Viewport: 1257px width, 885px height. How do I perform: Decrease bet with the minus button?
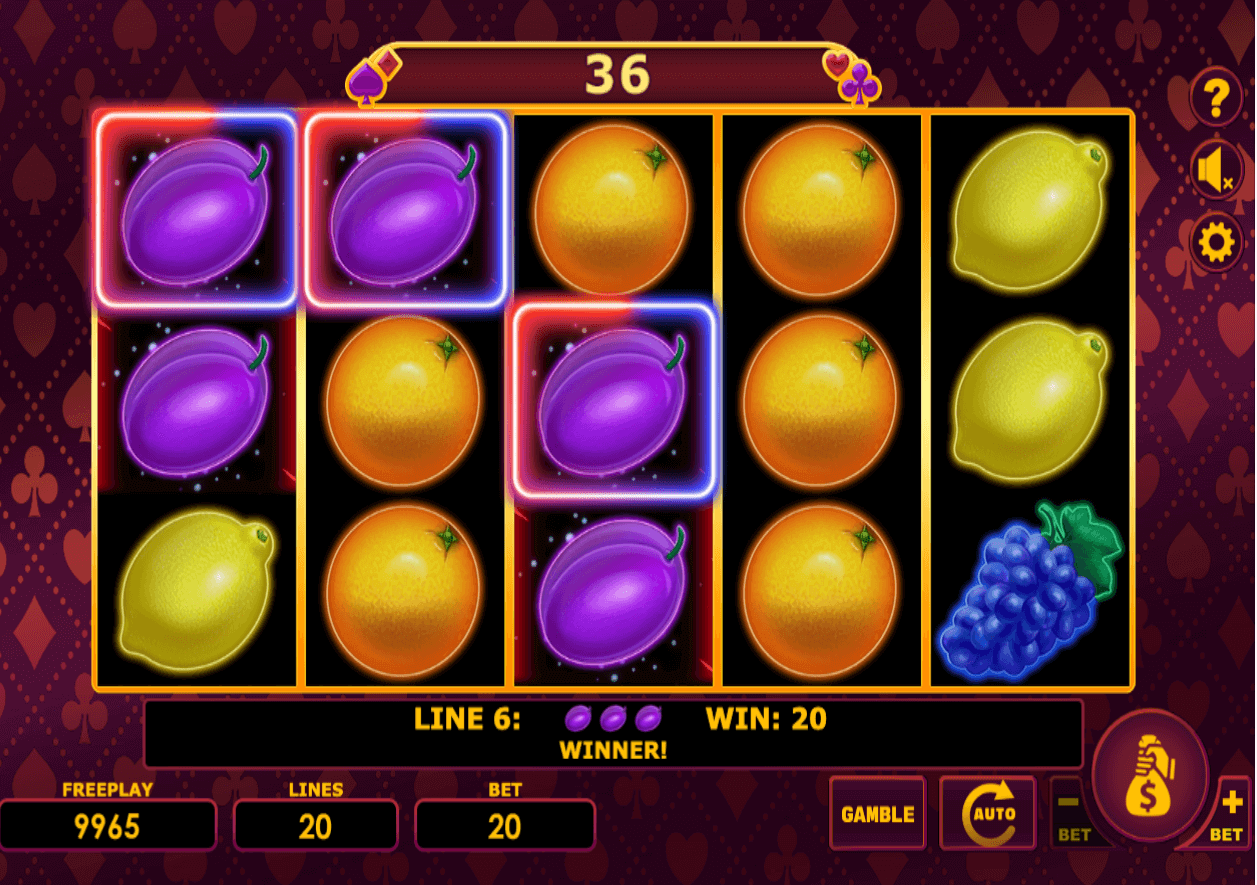[1069, 813]
